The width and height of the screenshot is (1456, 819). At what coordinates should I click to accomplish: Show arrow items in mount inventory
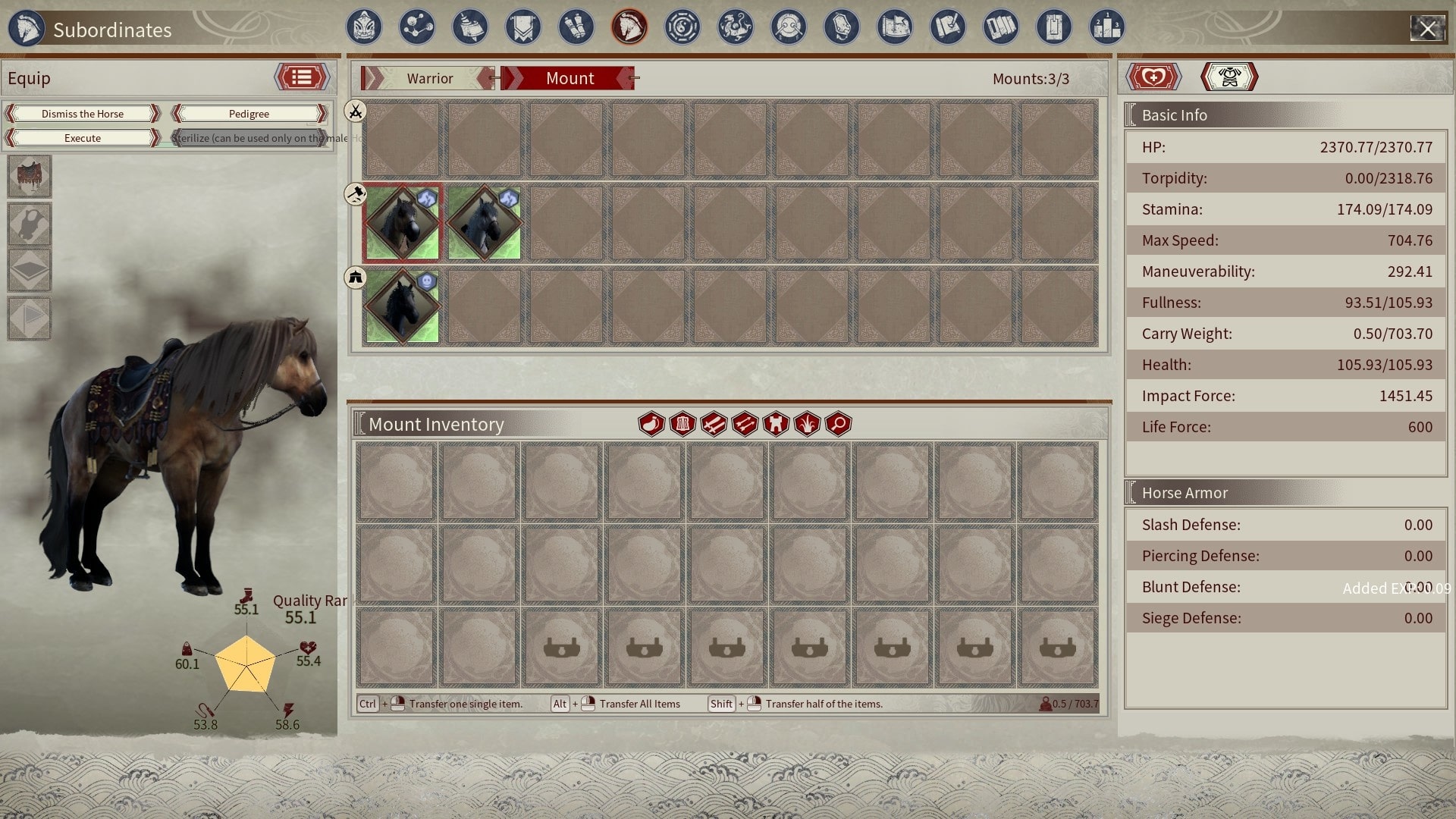745,424
